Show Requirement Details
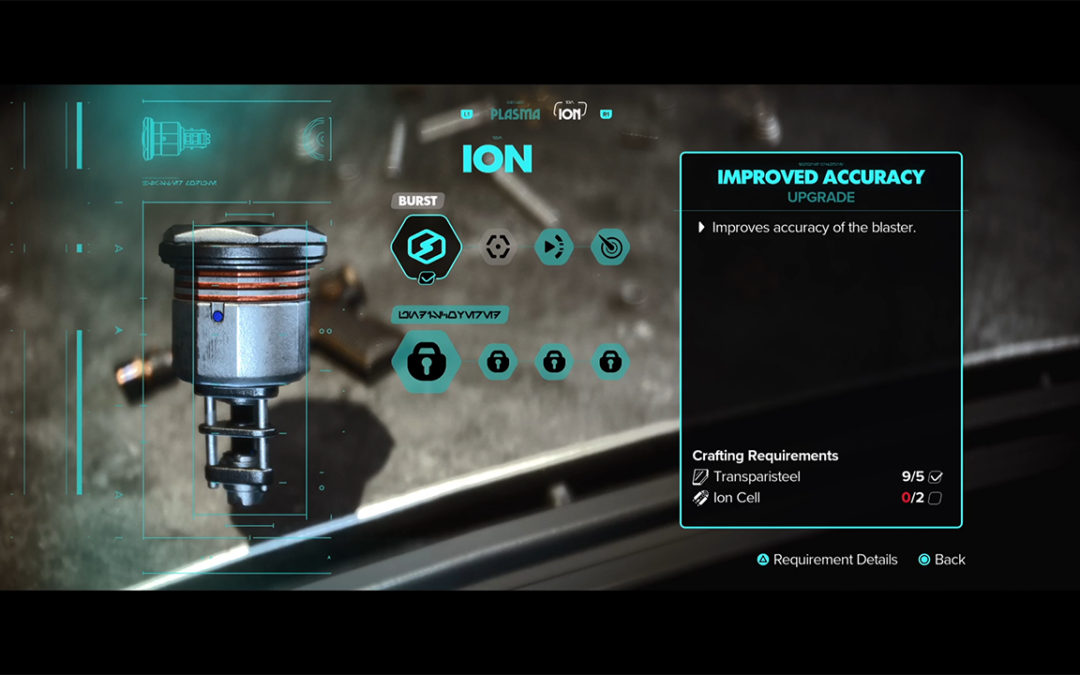This screenshot has width=1080, height=675. pos(827,560)
